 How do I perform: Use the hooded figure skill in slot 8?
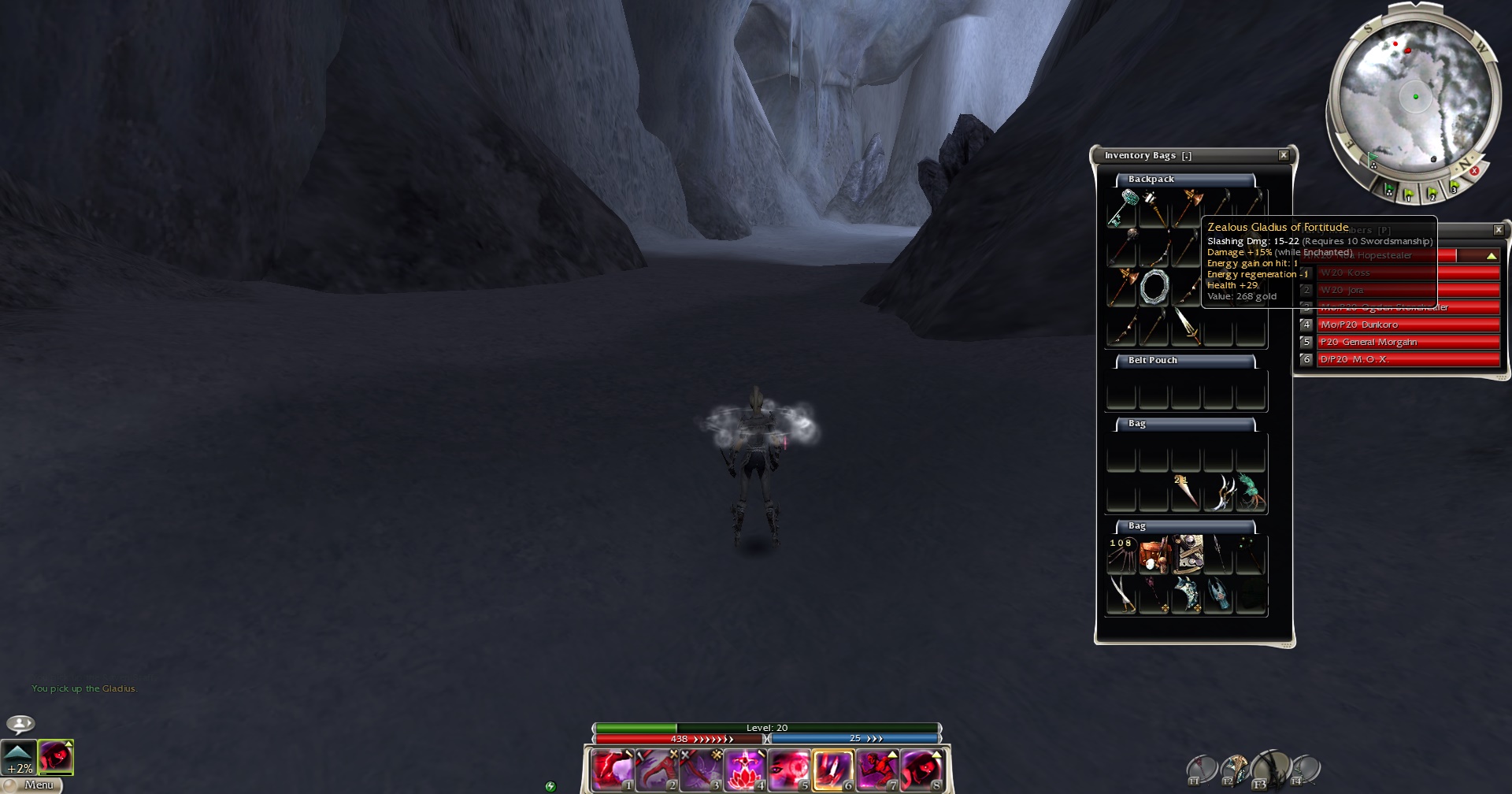pos(921,770)
